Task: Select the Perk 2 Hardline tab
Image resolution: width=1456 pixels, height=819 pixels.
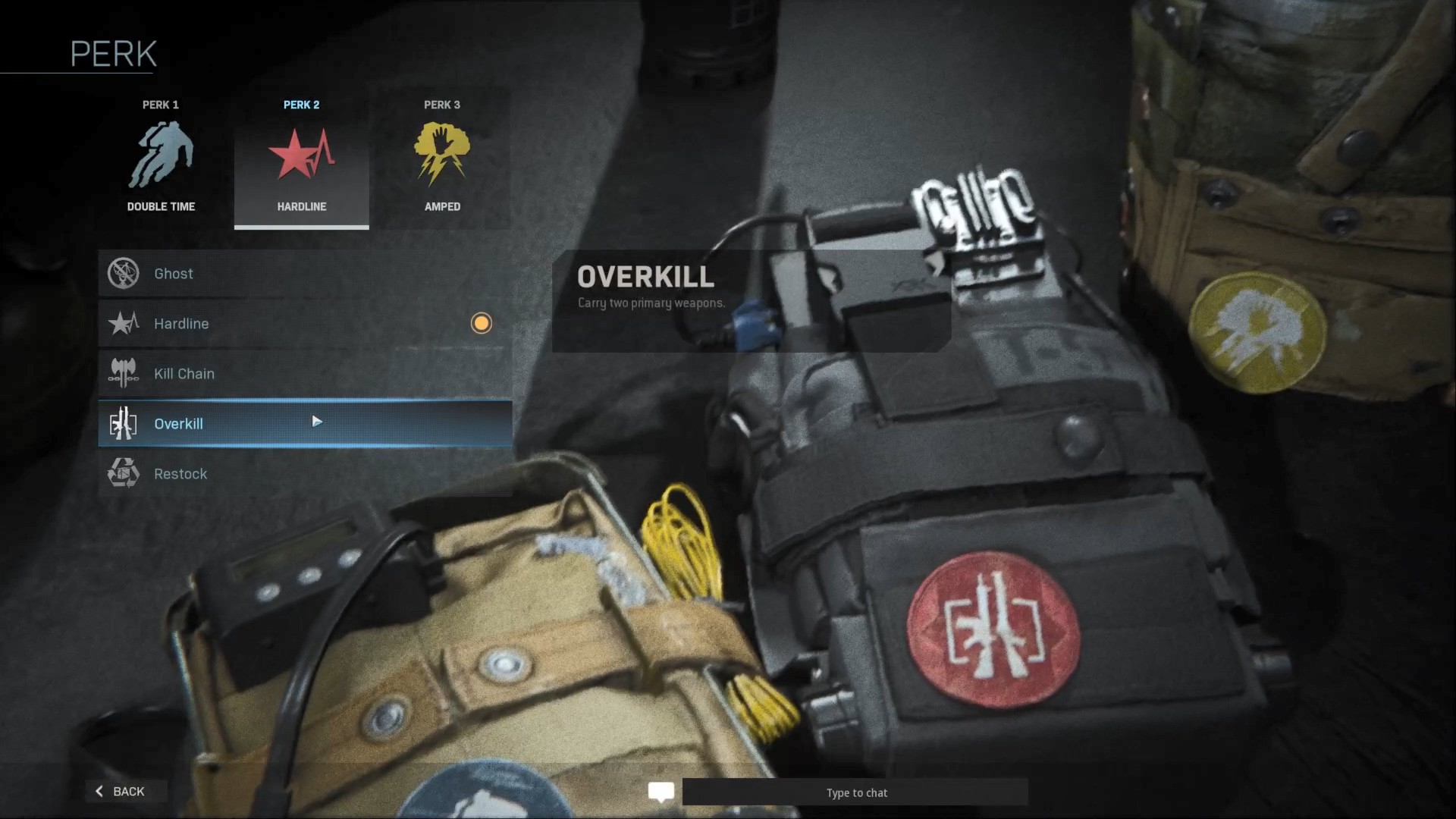Action: tap(301, 158)
